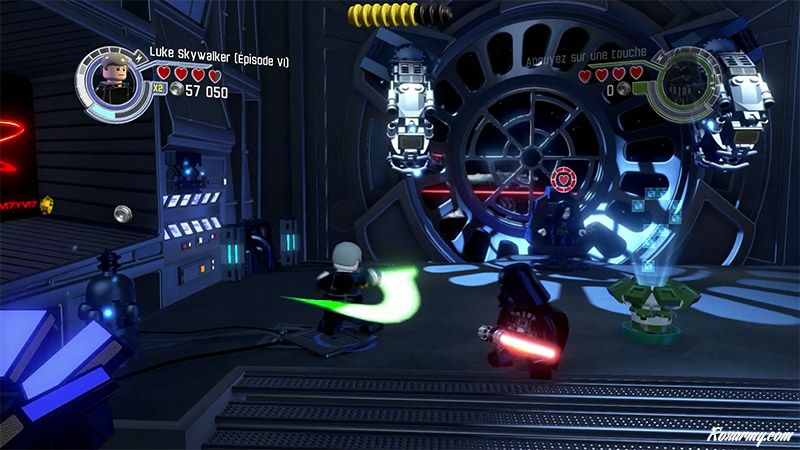Select Luke Skywalker's character portrait
This screenshot has height=450, width=800.
pyautogui.click(x=111, y=83)
